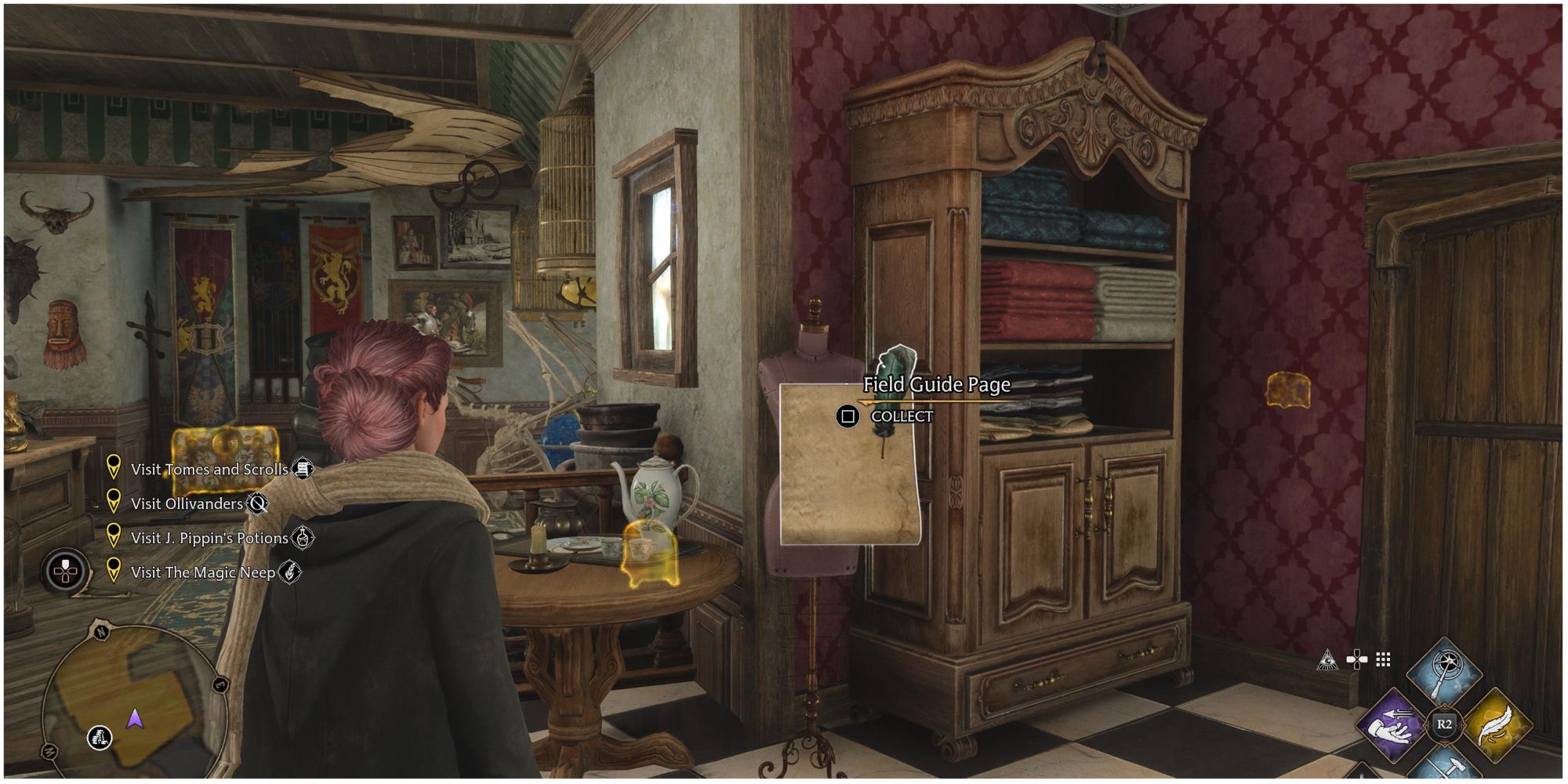Select the Visit Tomes and Scrolls quest entry
This screenshot has width=1568, height=784.
[x=211, y=470]
